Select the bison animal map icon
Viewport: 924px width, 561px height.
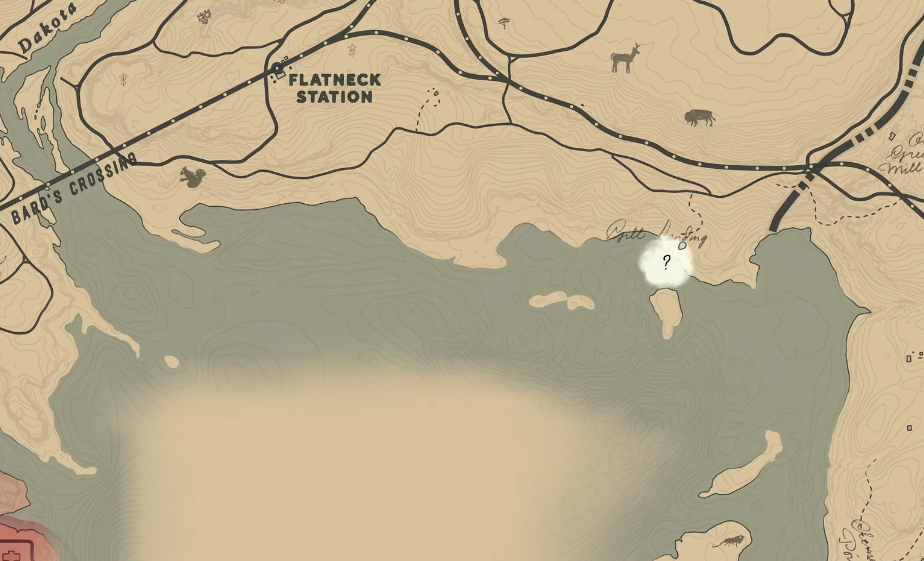pyautogui.click(x=699, y=118)
